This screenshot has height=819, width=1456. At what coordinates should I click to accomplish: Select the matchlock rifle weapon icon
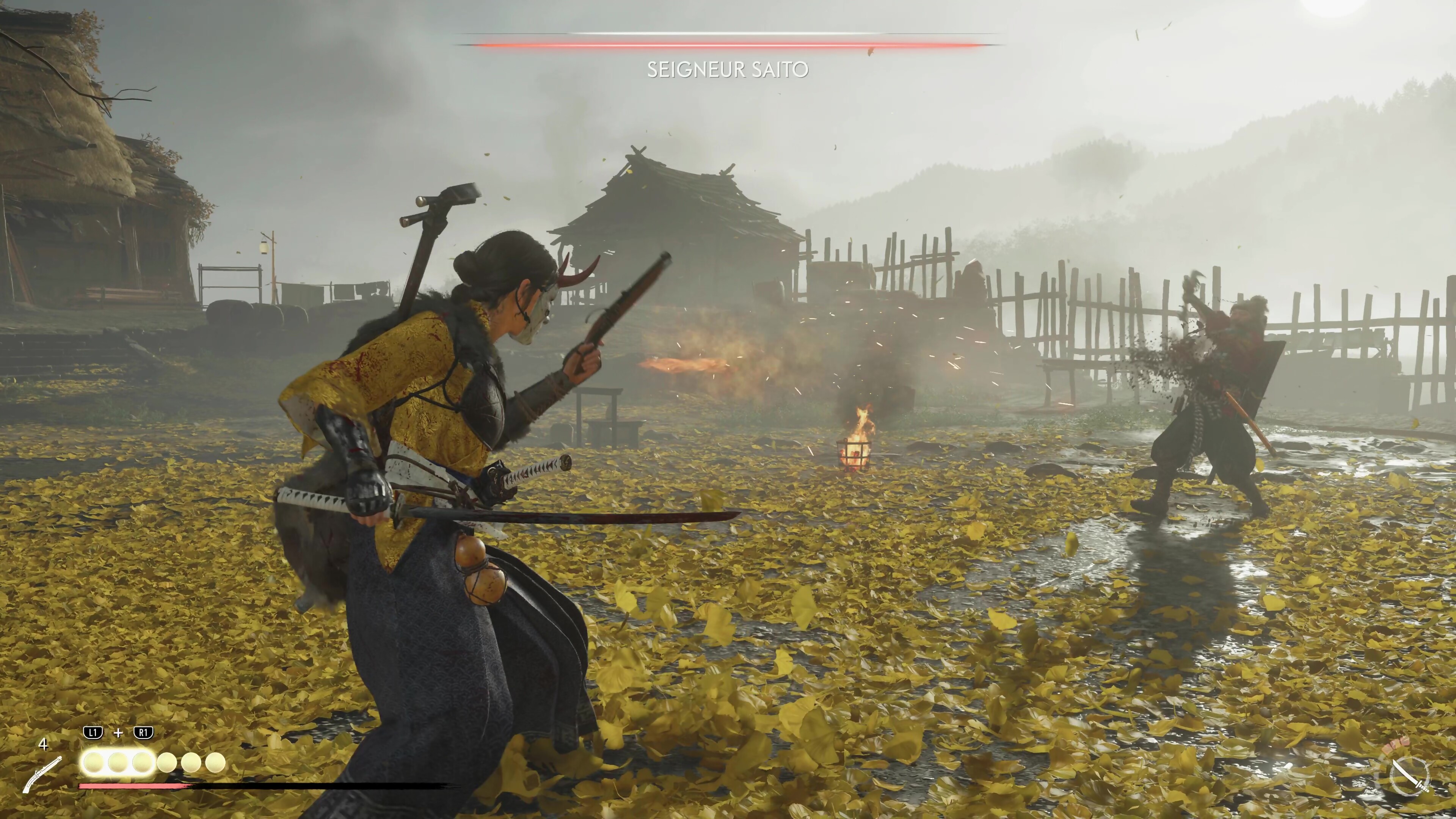43,773
